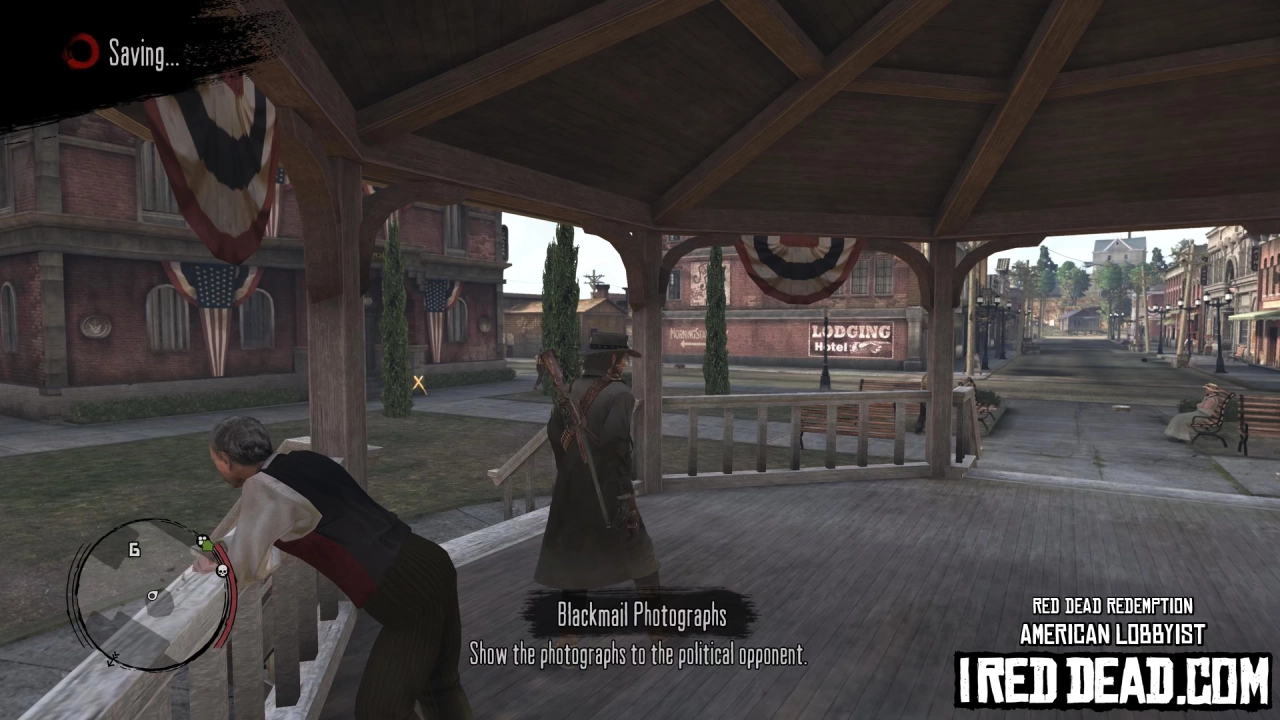The image size is (1280, 720).
Task: Select the gold X mission marker on the ground
Action: (x=418, y=383)
